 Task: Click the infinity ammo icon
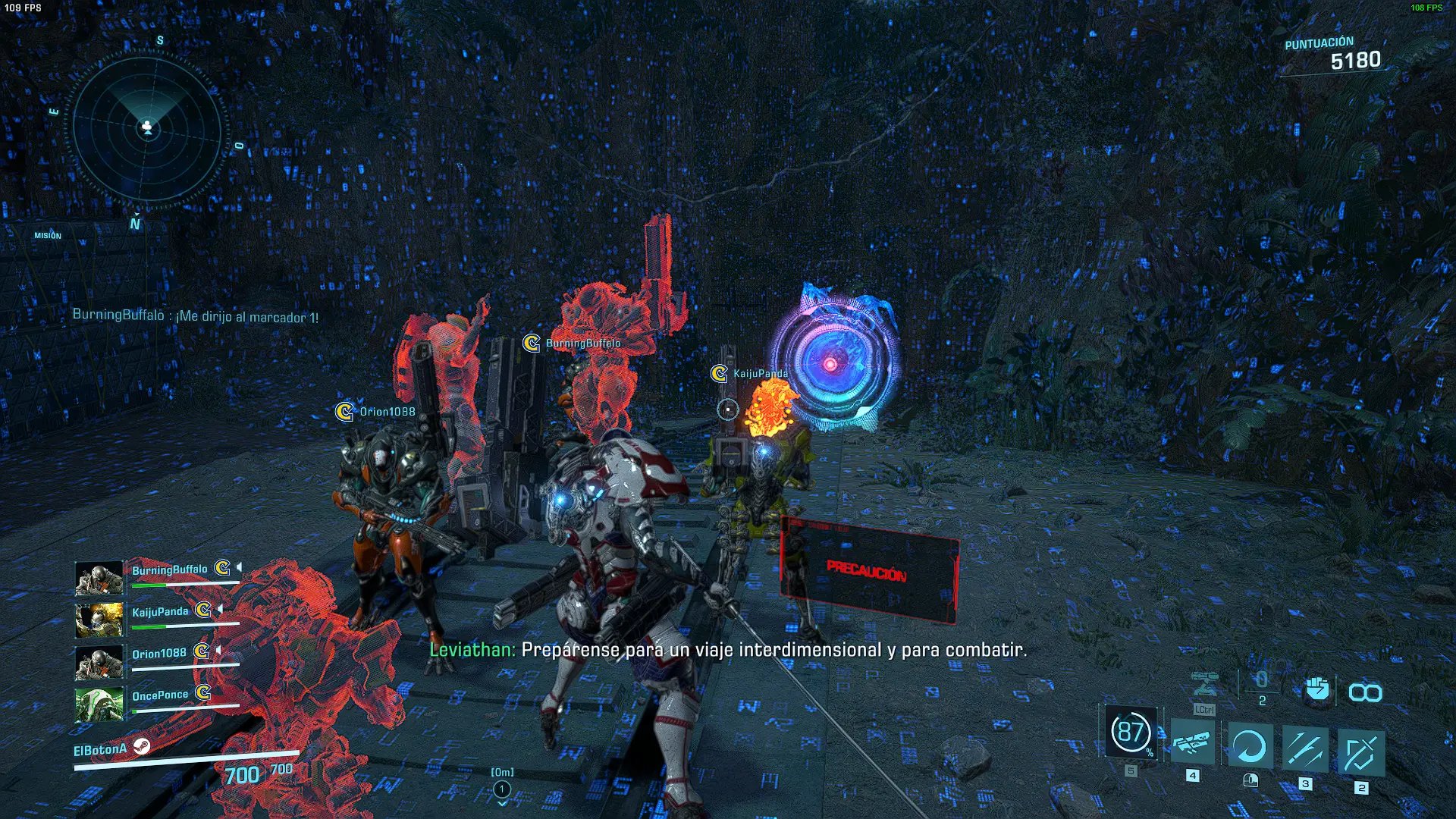point(1365,692)
